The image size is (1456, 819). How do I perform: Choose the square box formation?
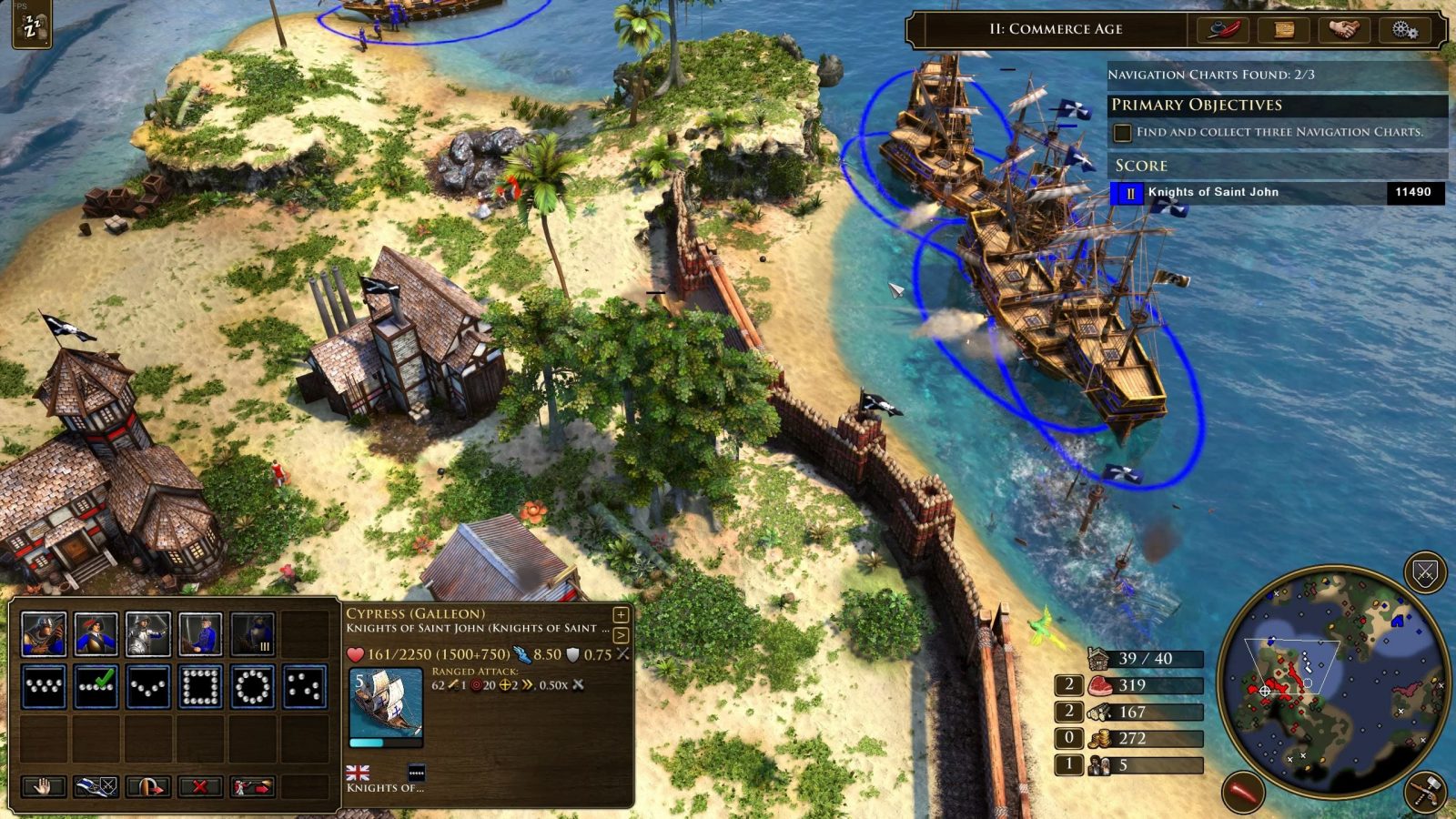click(x=200, y=687)
